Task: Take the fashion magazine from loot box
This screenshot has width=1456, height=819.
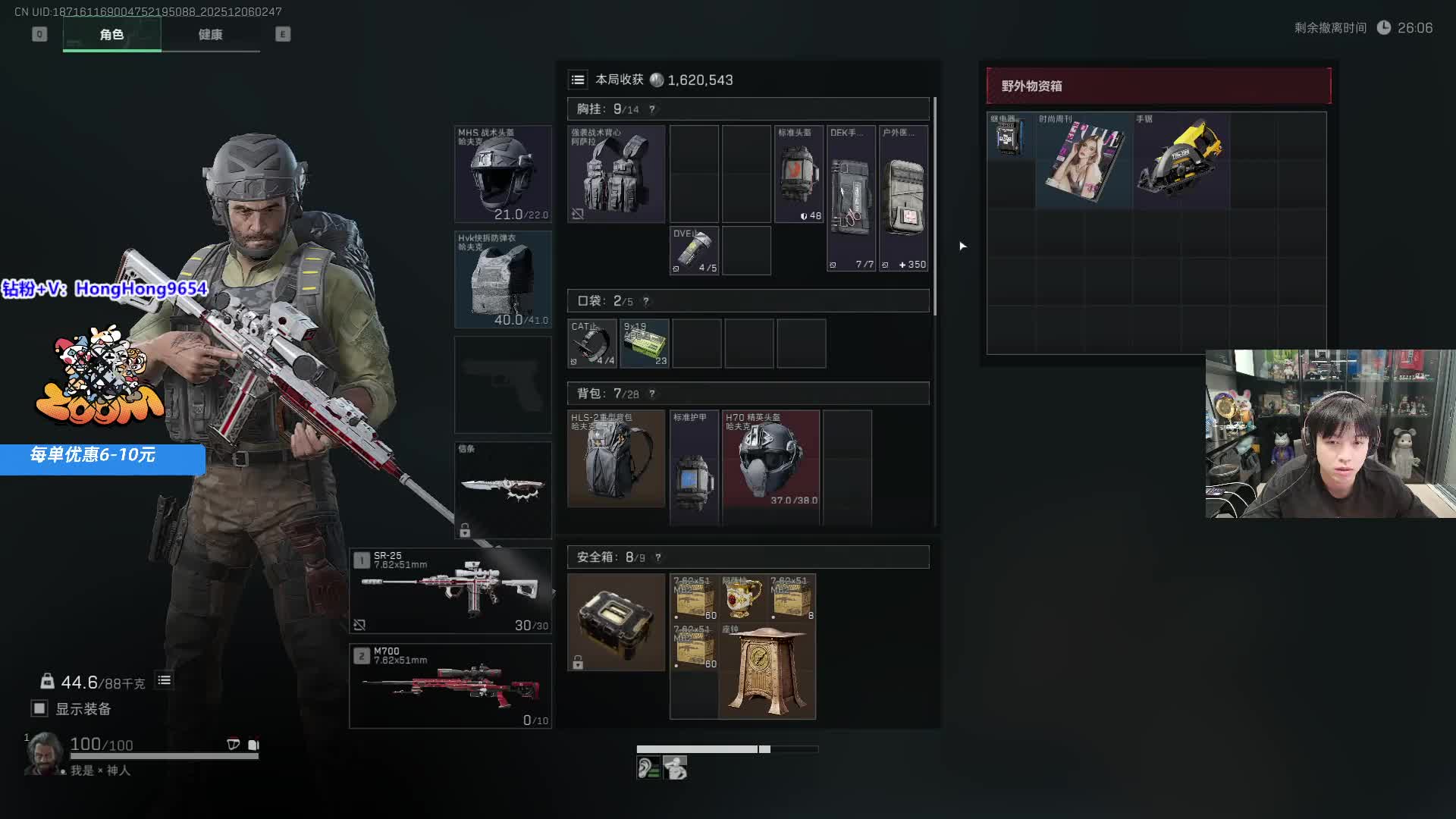Action: coord(1084,161)
